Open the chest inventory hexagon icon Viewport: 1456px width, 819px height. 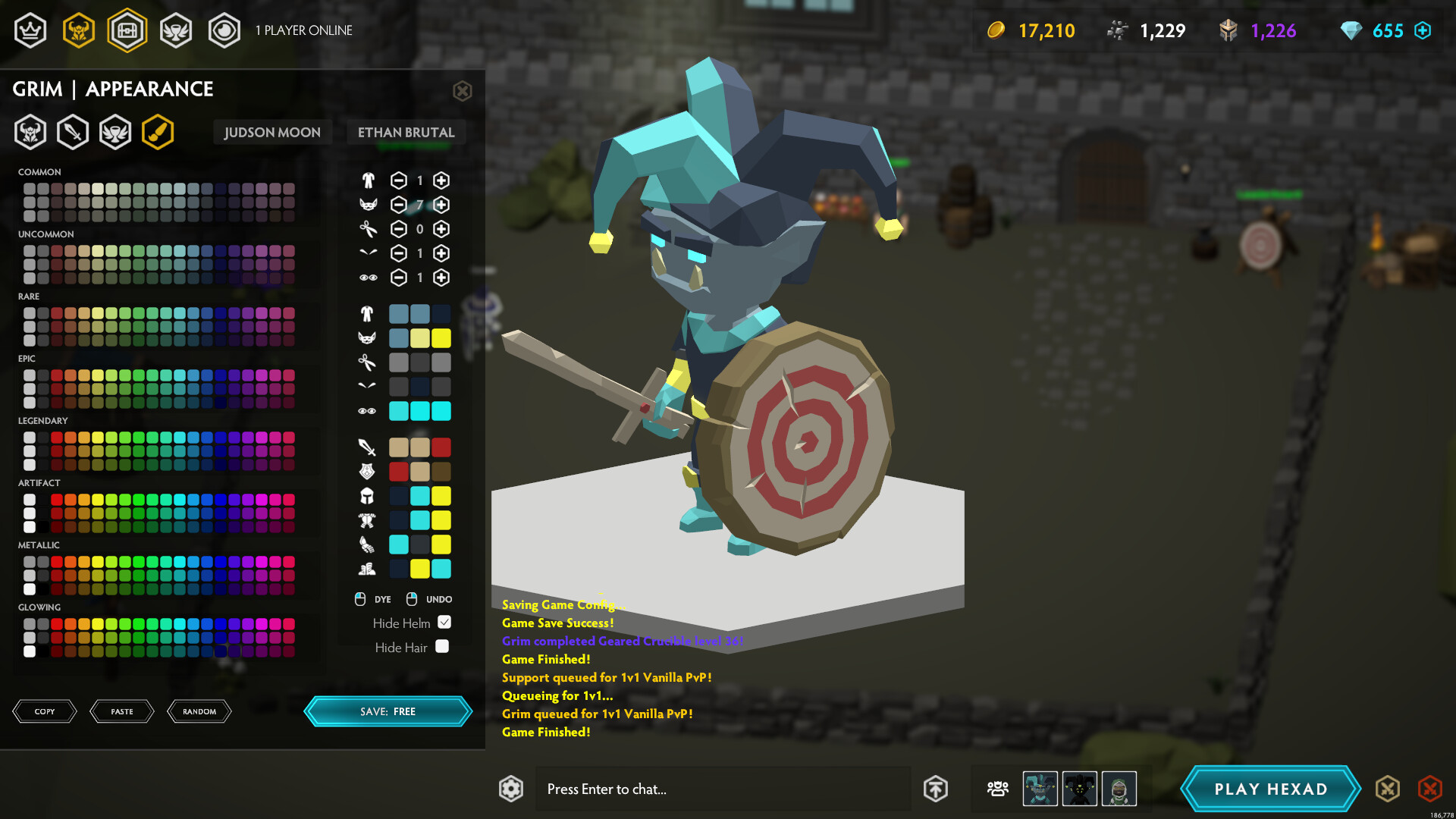127,30
